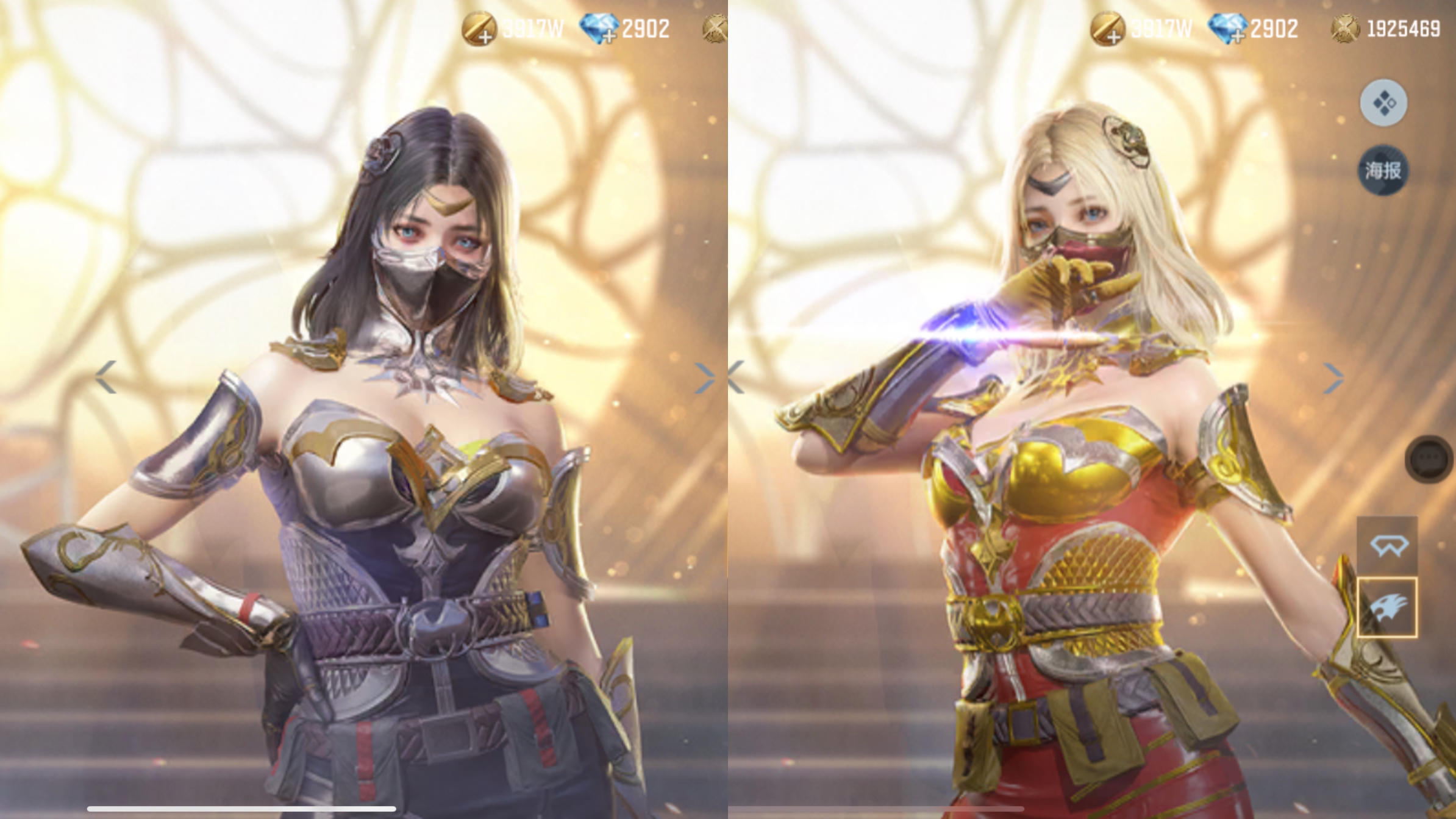Select the highlighted eagle head tab
Viewport: 1456px width, 819px height.
1386,607
